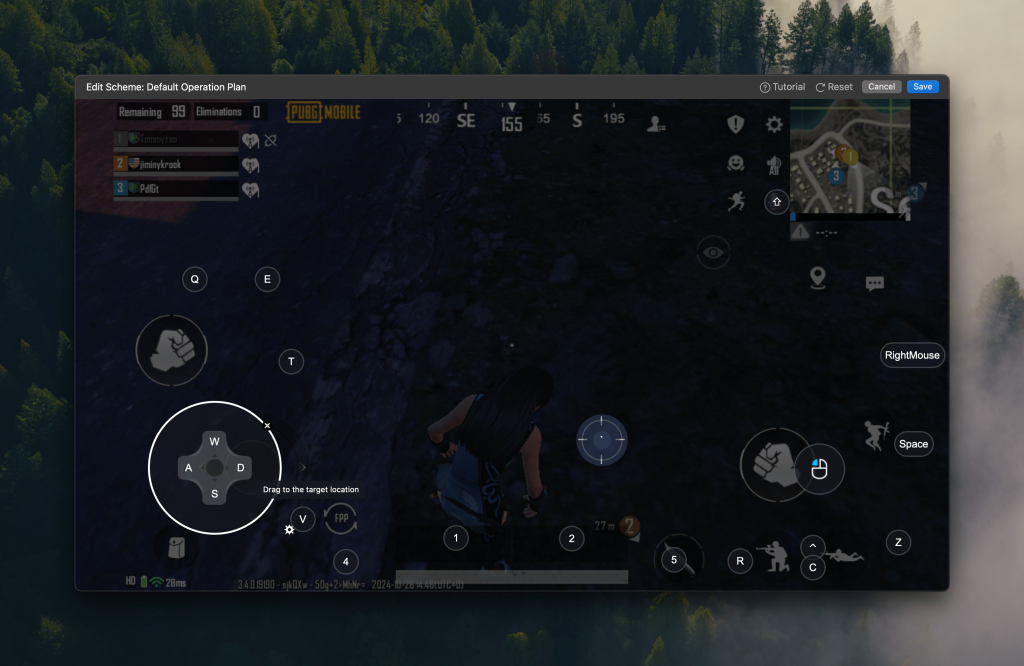The width and height of the screenshot is (1024, 666).
Task: Remove the WASD movement pad with its X
Action: click(267, 425)
